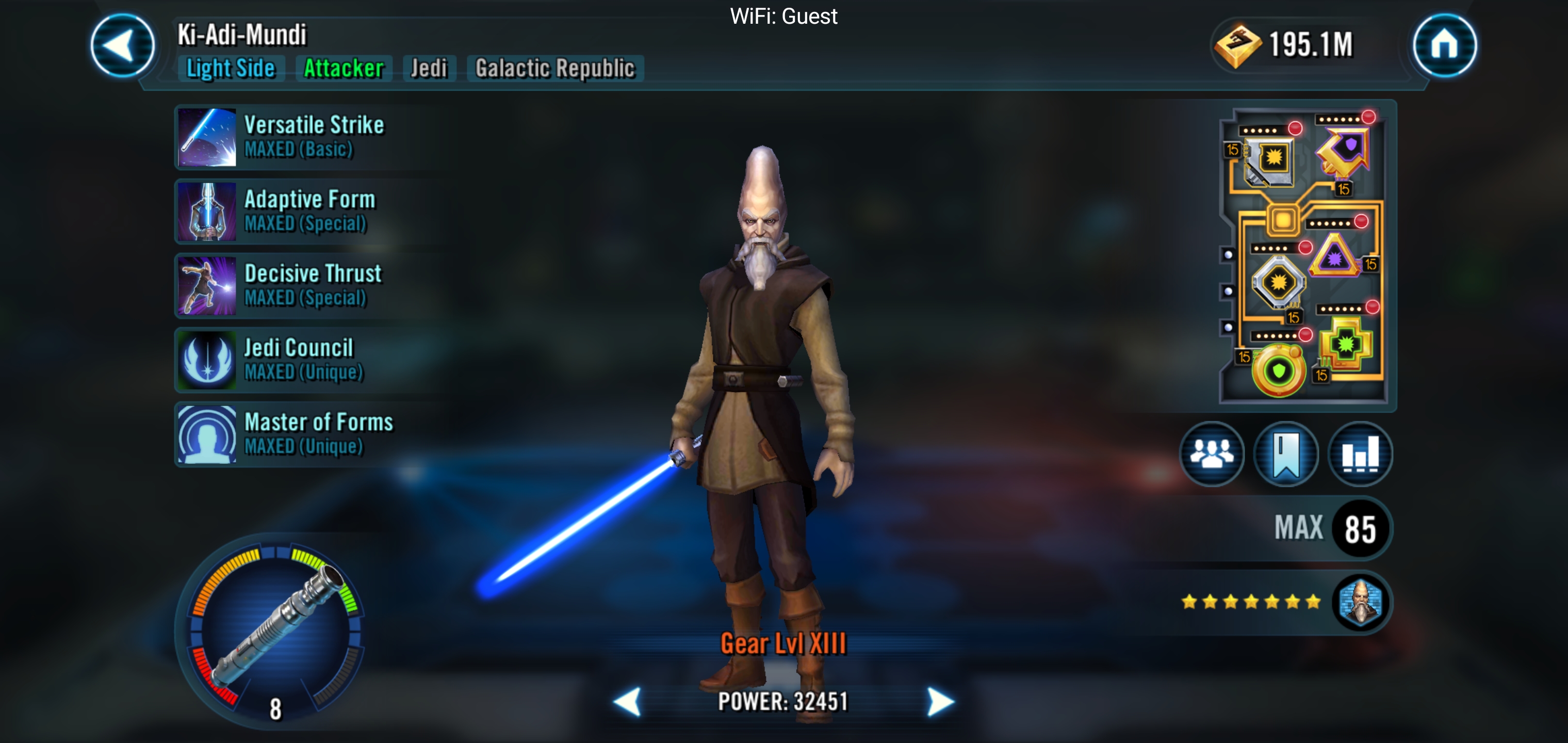Viewport: 1568px width, 743px height.
Task: Switch to the previous character
Action: click(628, 702)
